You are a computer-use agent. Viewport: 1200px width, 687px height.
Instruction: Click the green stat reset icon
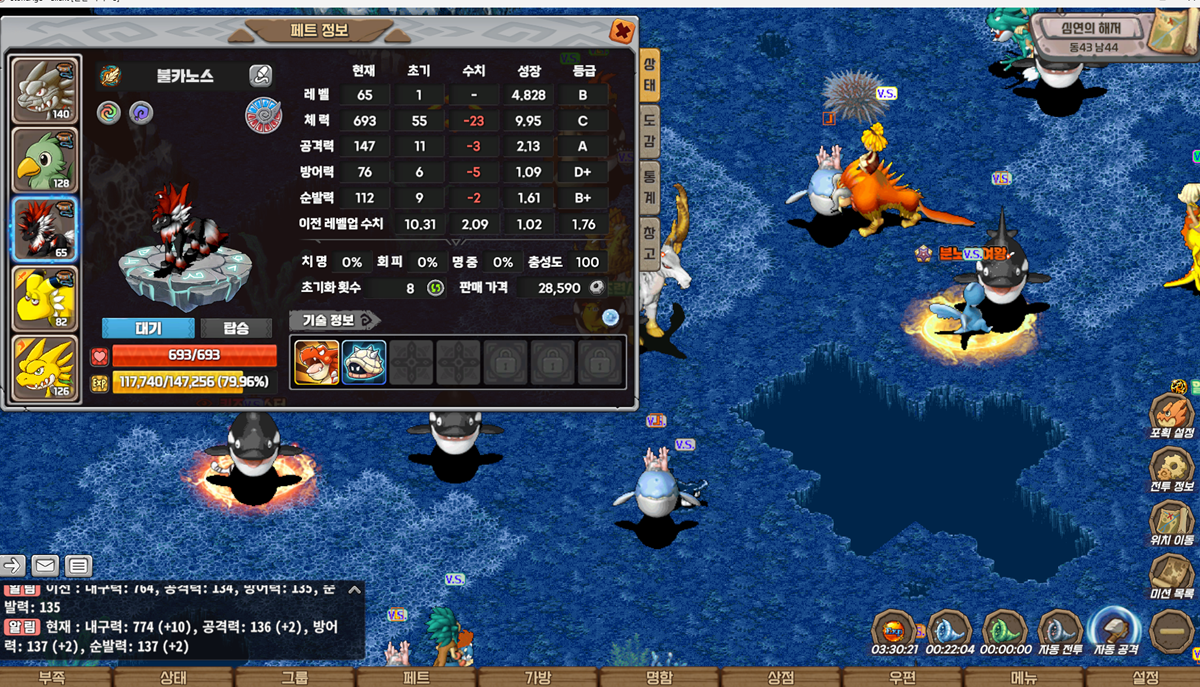coord(435,288)
